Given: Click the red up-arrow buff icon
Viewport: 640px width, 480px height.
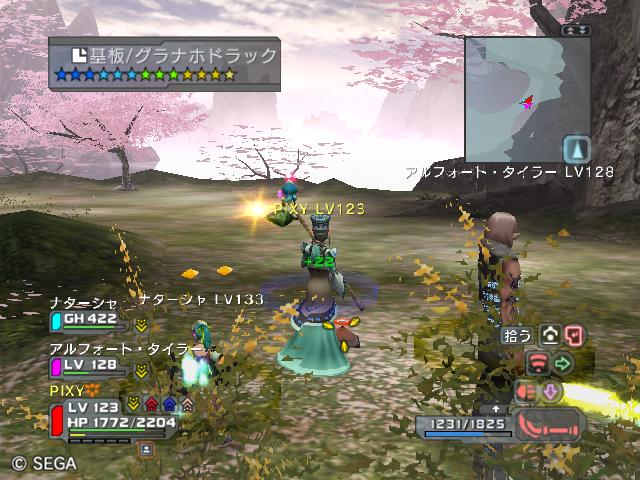Looking at the screenshot, I should tap(151, 405).
